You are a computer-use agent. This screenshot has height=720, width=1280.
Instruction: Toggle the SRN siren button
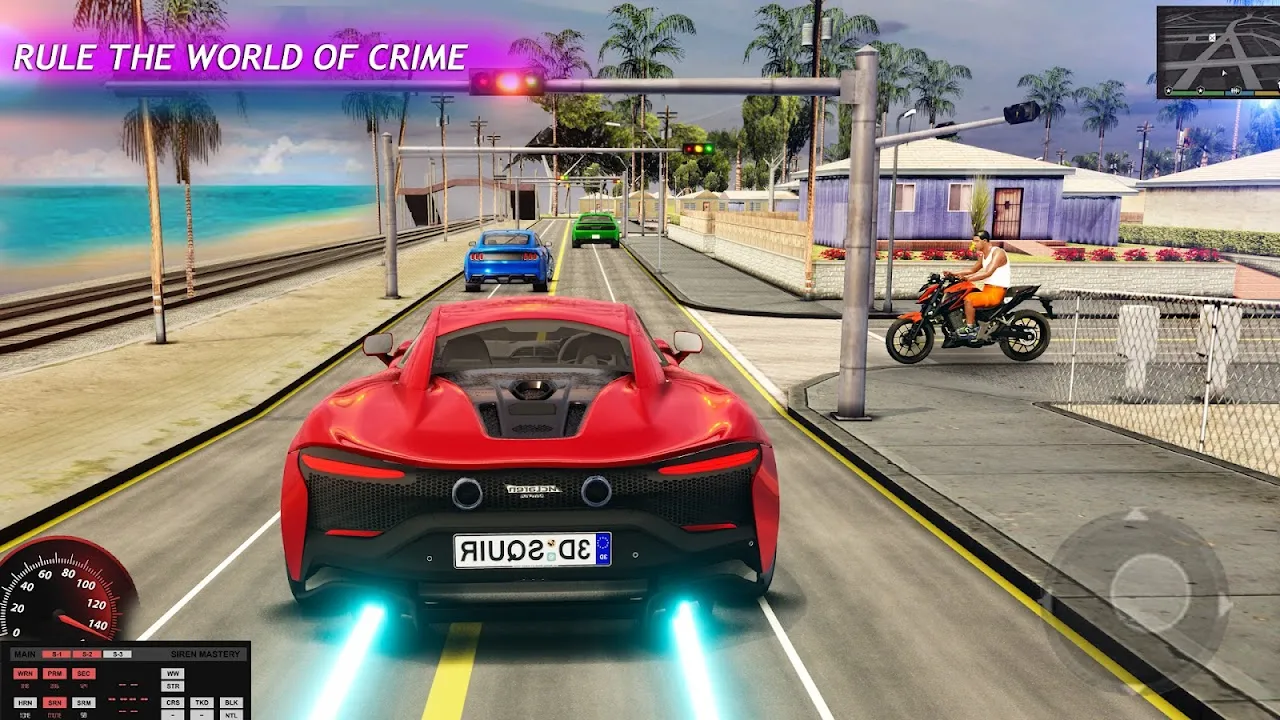point(55,703)
